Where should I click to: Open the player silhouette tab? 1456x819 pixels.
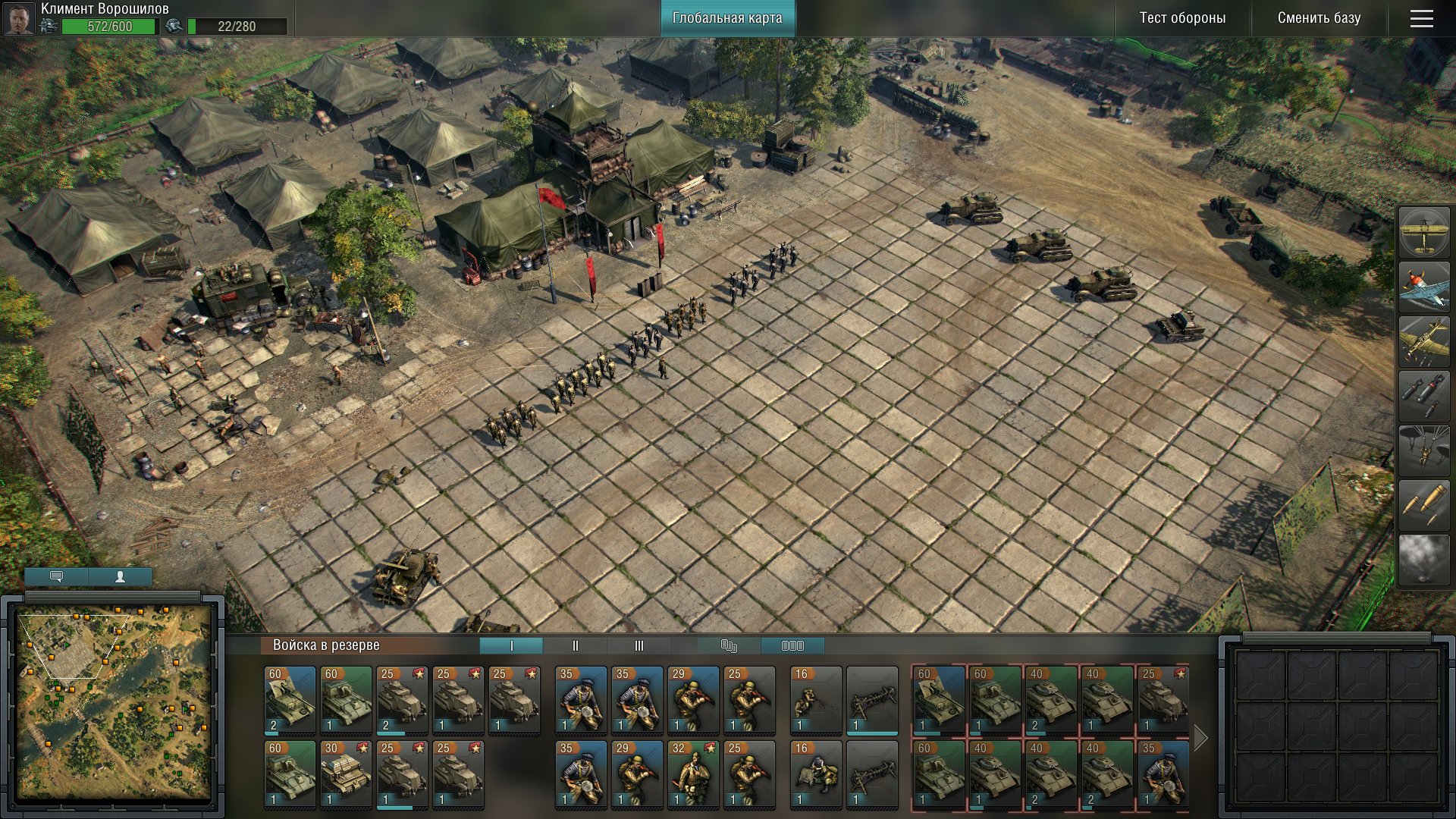(x=120, y=577)
